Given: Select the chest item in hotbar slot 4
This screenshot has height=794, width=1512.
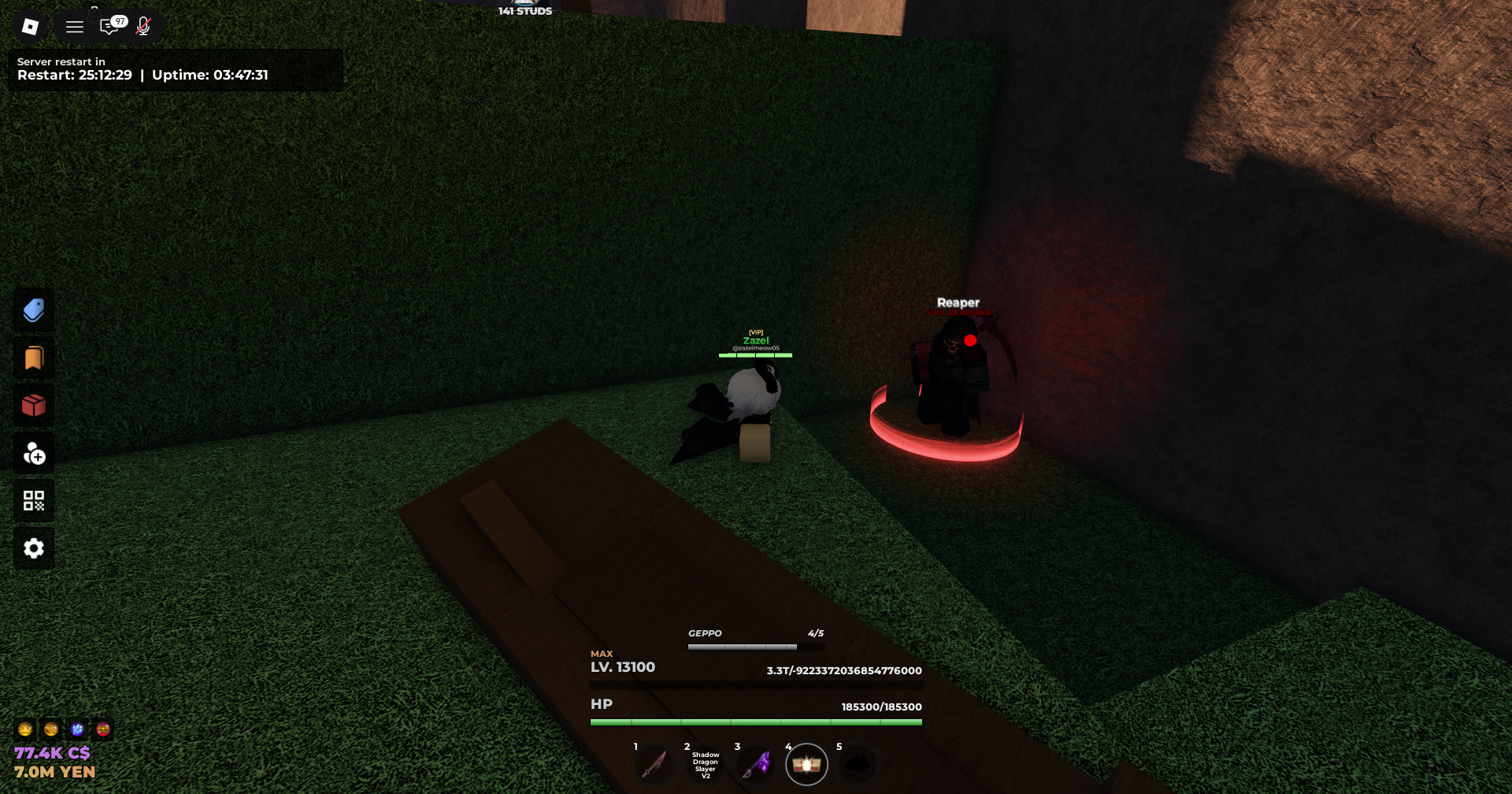Looking at the screenshot, I should pyautogui.click(x=807, y=763).
